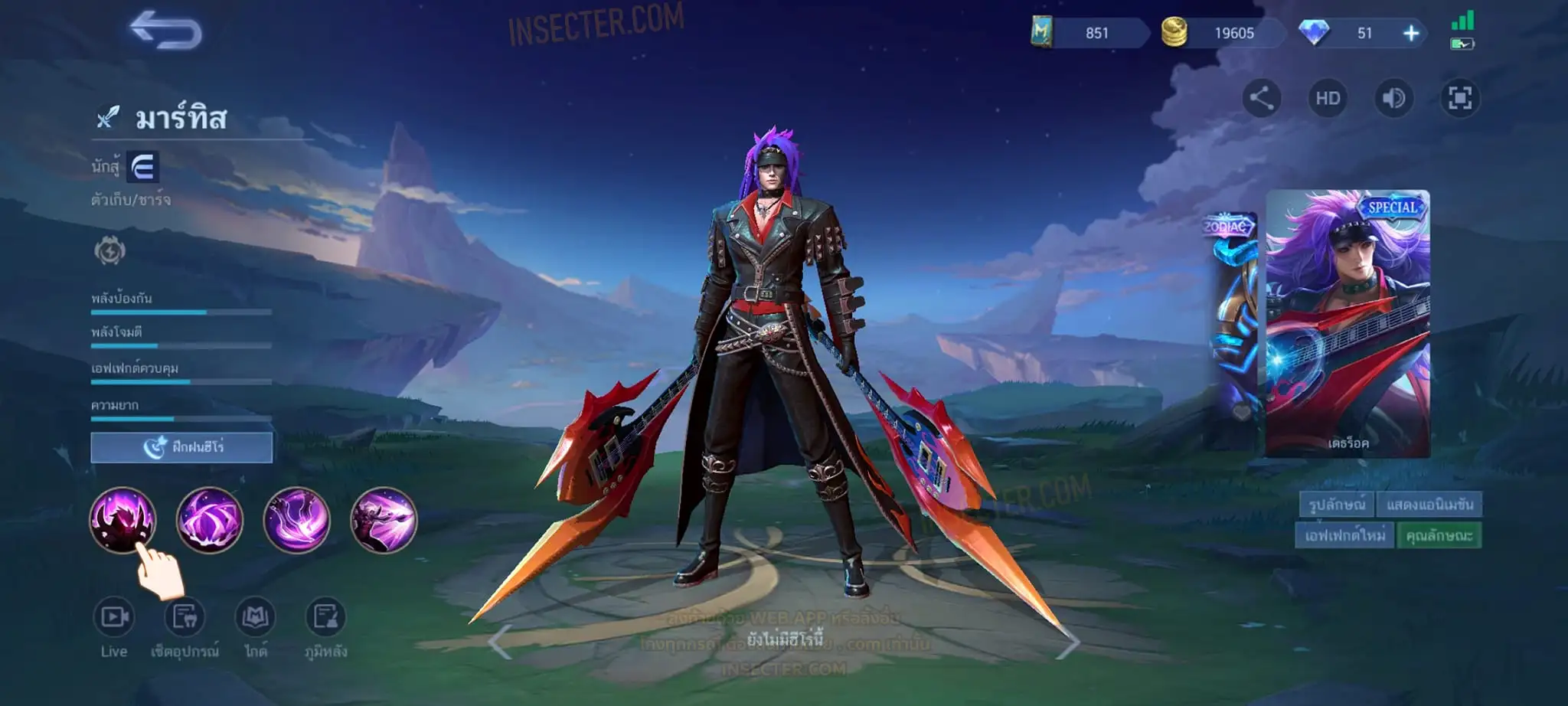This screenshot has height=706, width=1568.
Task: View the charging beam ultimate skill
Action: click(384, 520)
